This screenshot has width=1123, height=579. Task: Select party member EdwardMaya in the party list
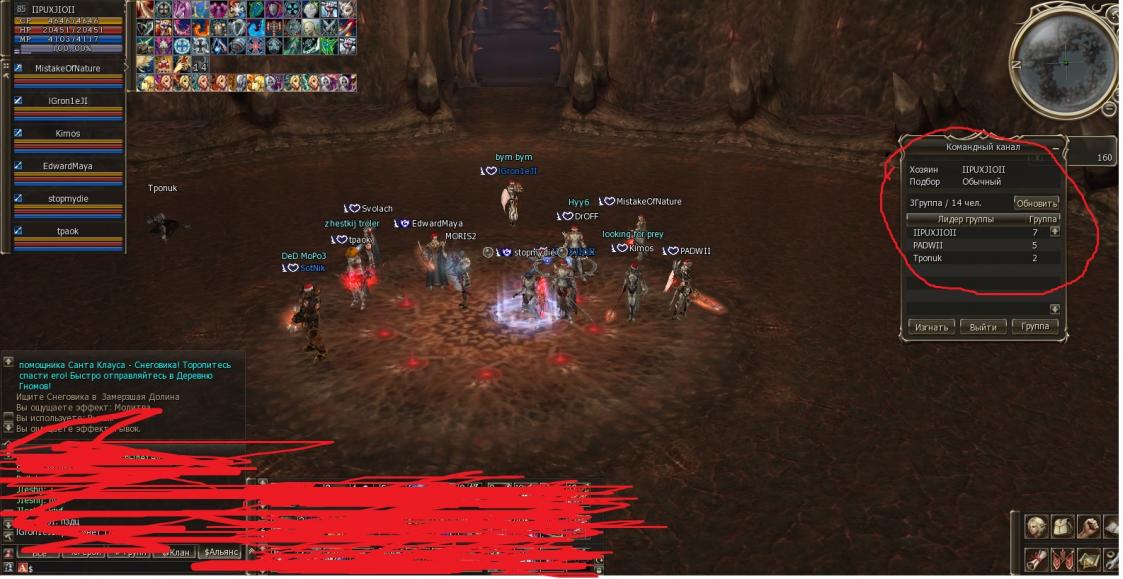point(68,166)
